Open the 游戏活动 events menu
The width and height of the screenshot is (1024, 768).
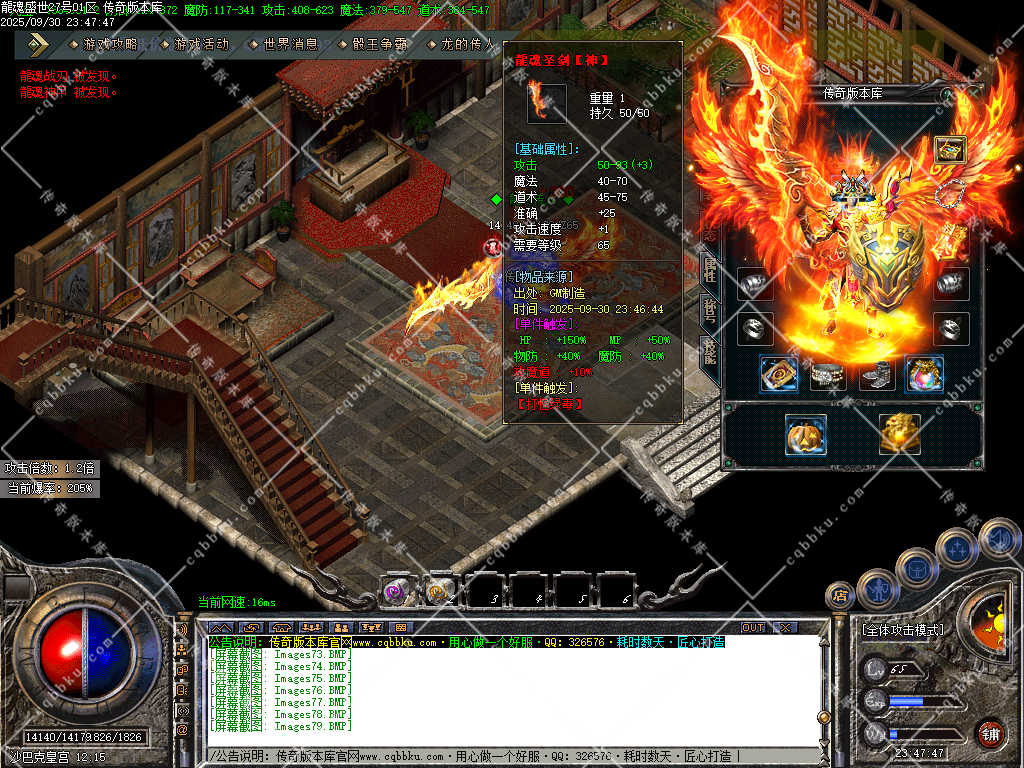199,45
